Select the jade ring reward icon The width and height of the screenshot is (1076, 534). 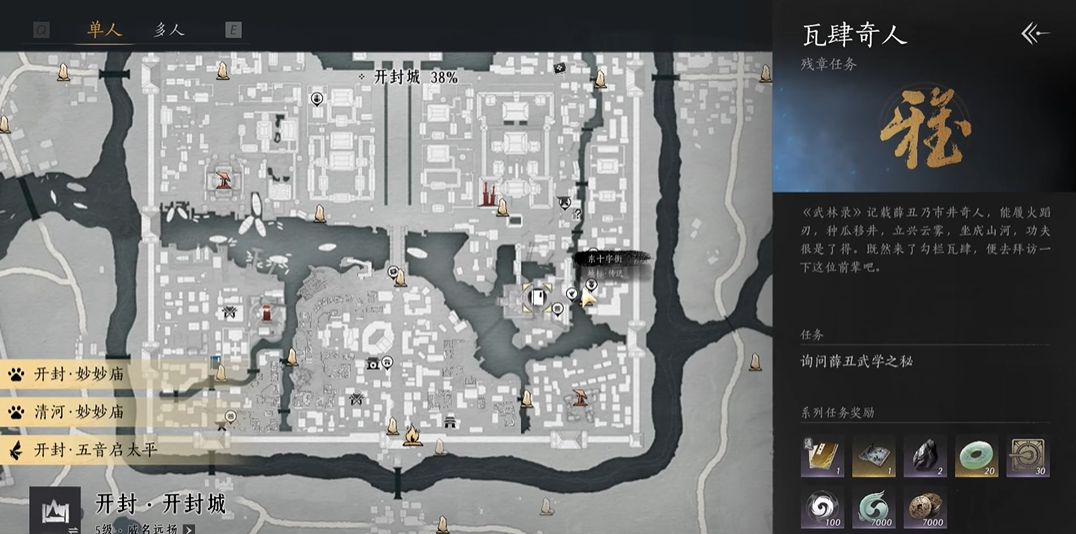point(975,456)
